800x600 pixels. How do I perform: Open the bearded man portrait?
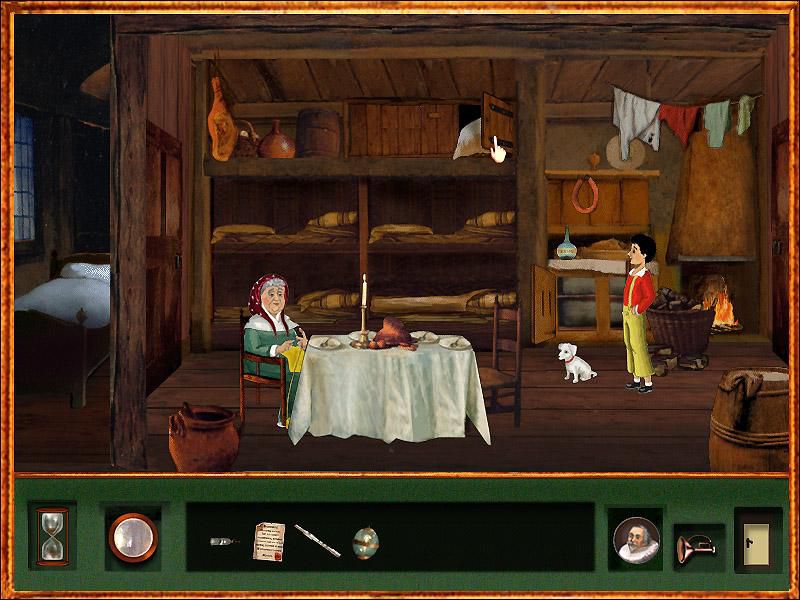tap(637, 541)
